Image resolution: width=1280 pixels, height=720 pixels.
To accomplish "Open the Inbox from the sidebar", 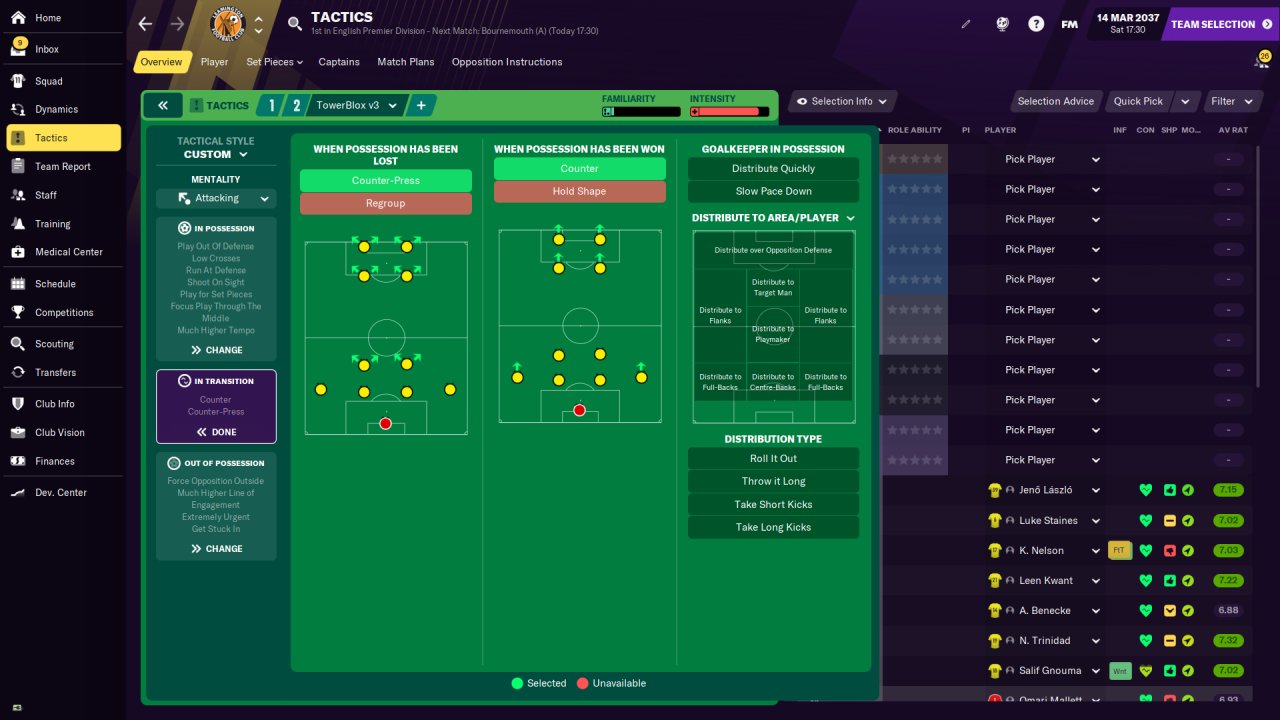I will (x=47, y=49).
